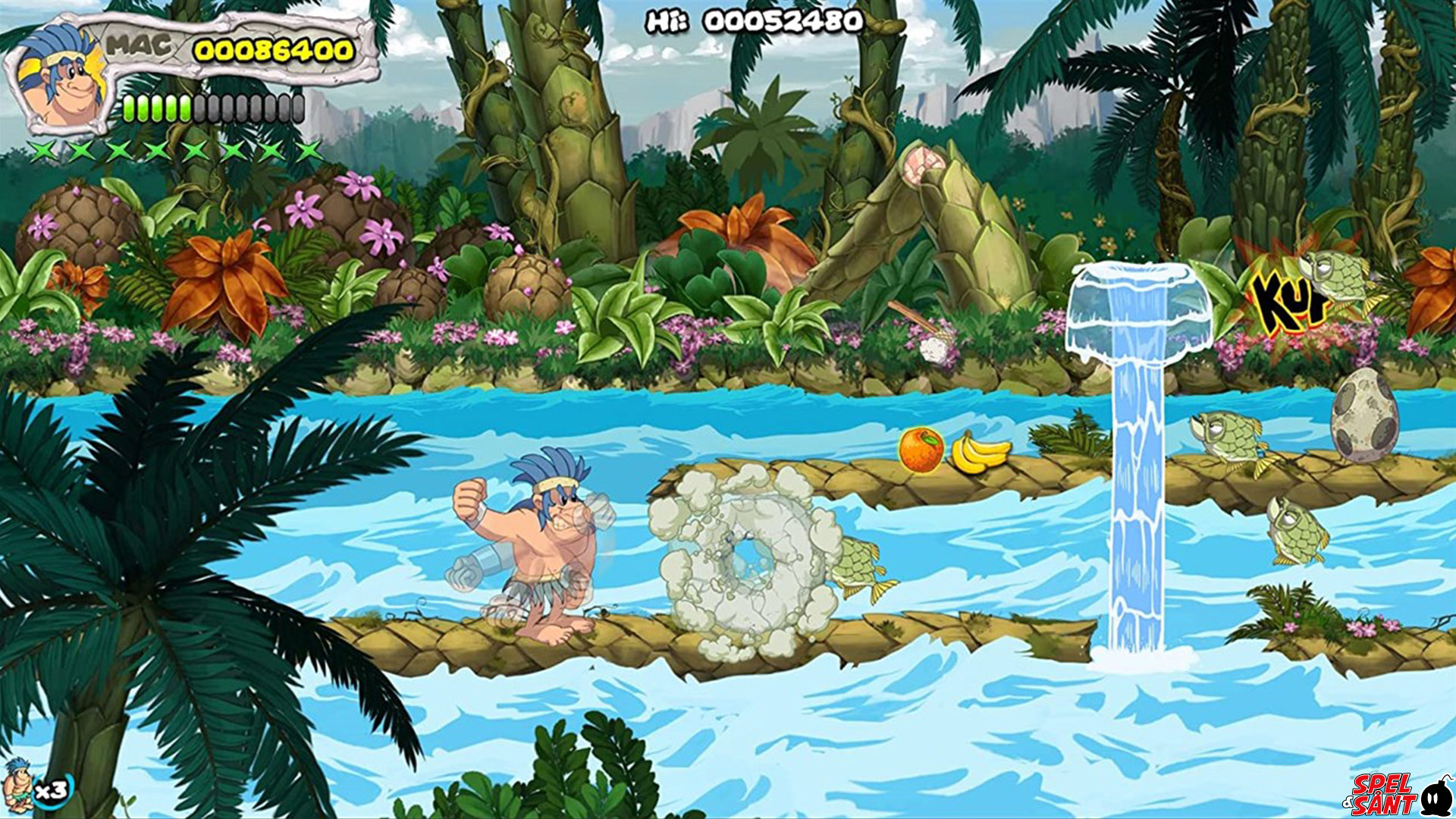Open the Spel & Sant watermark logo
The height and width of the screenshot is (819, 1456).
click(x=1397, y=794)
